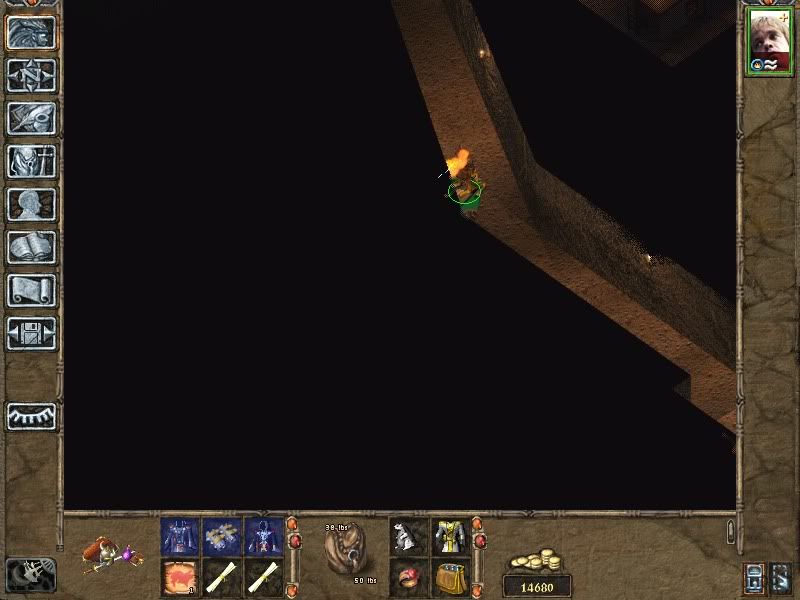This screenshot has width=800, height=600.
Task: Click the rest button with closed eye
Action: [x=31, y=416]
